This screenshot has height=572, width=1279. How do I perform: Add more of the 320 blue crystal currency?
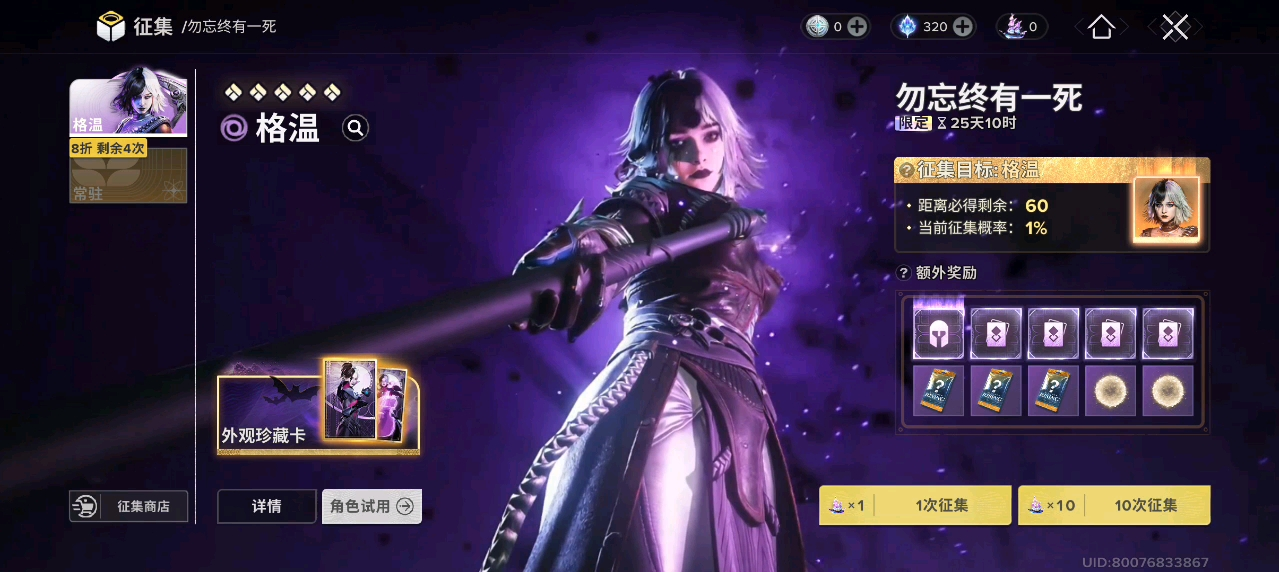pos(963,27)
